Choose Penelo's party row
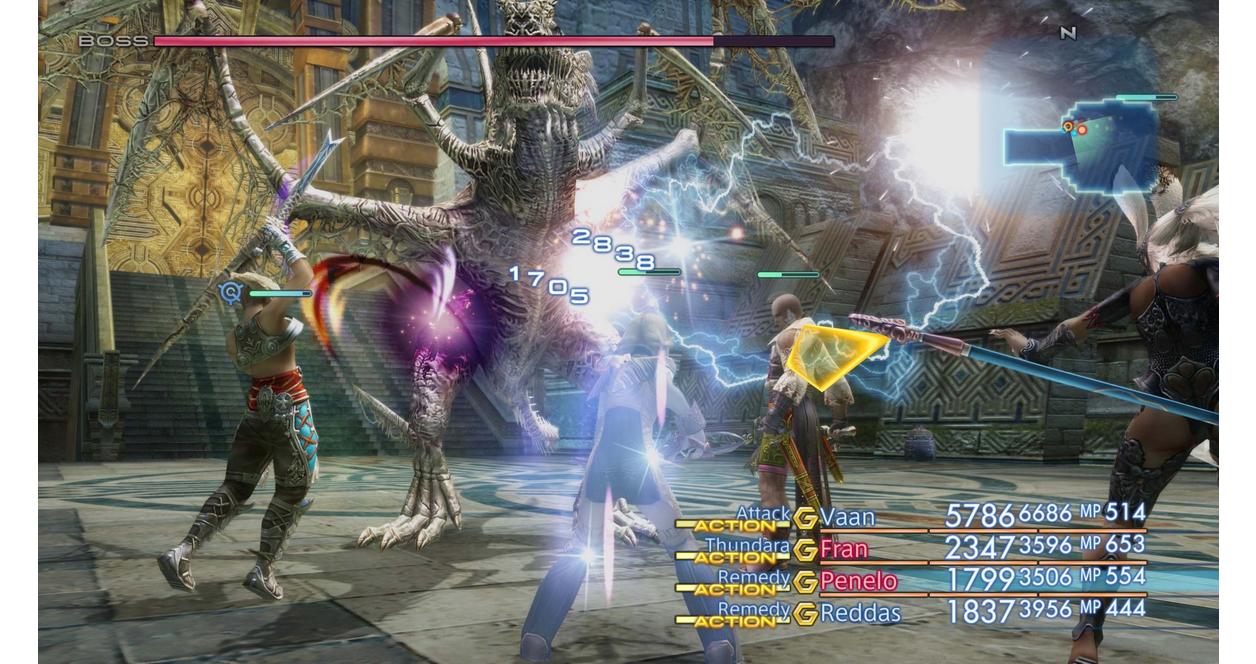The height and width of the screenshot is (664, 1256). tap(858, 581)
